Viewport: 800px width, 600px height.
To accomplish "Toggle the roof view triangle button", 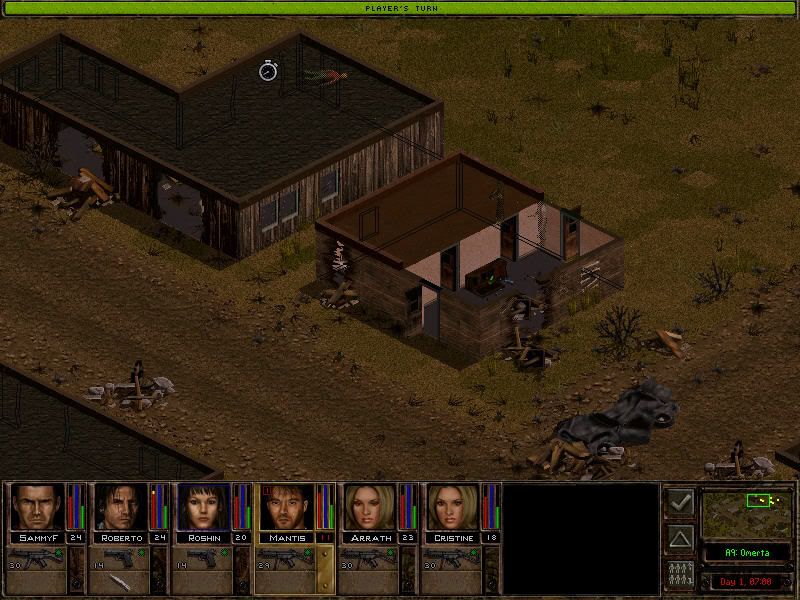I will click(681, 539).
